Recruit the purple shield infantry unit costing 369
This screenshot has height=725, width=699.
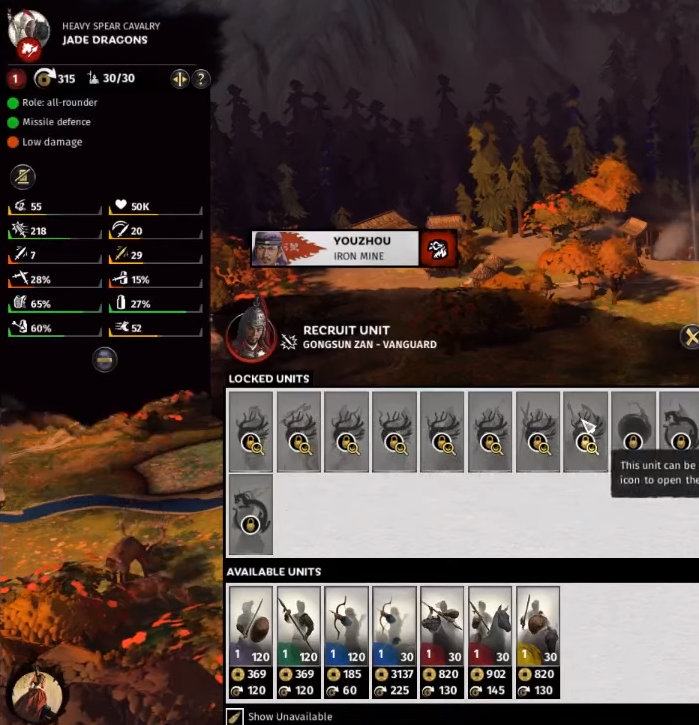point(250,641)
